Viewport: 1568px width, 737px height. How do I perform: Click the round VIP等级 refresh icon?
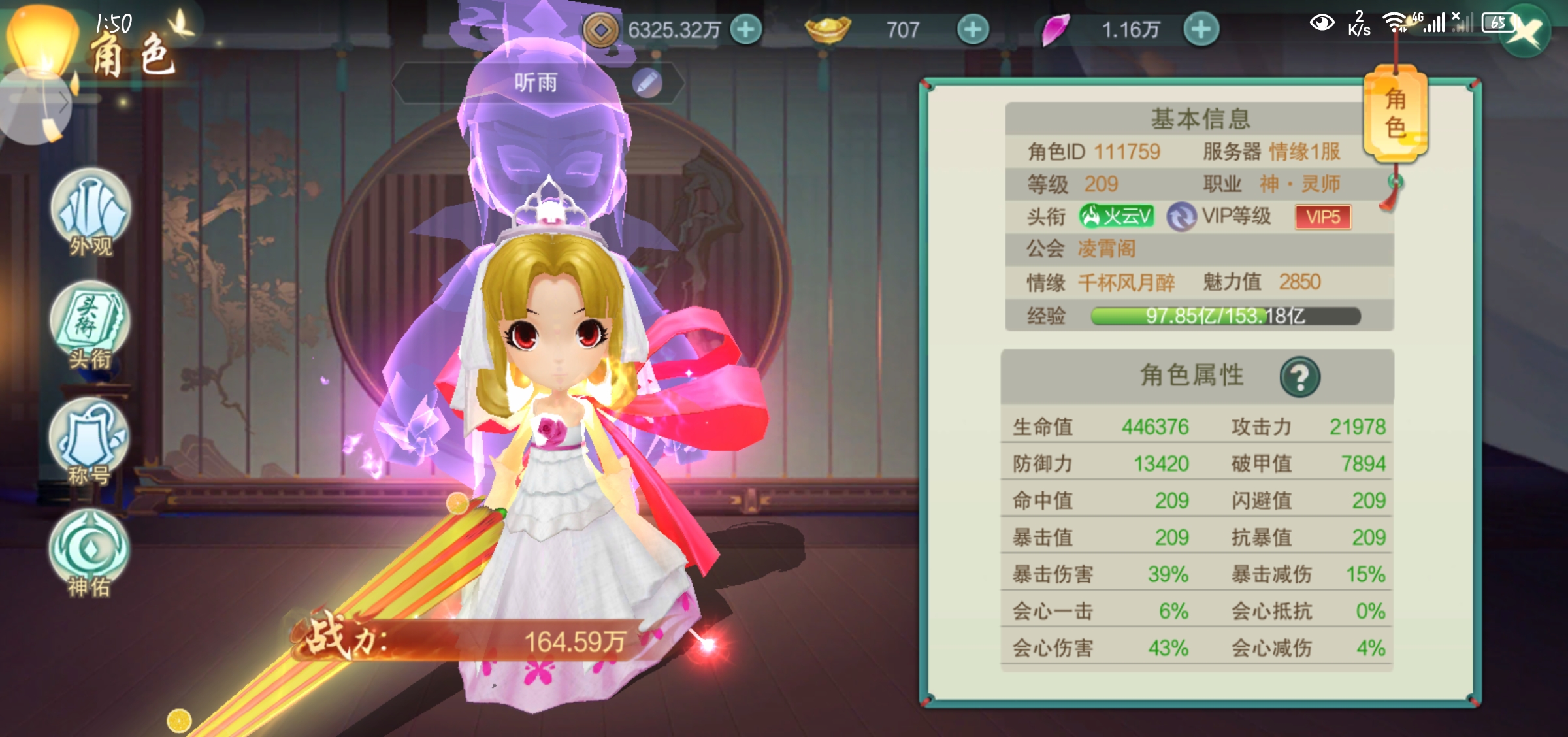[1181, 217]
